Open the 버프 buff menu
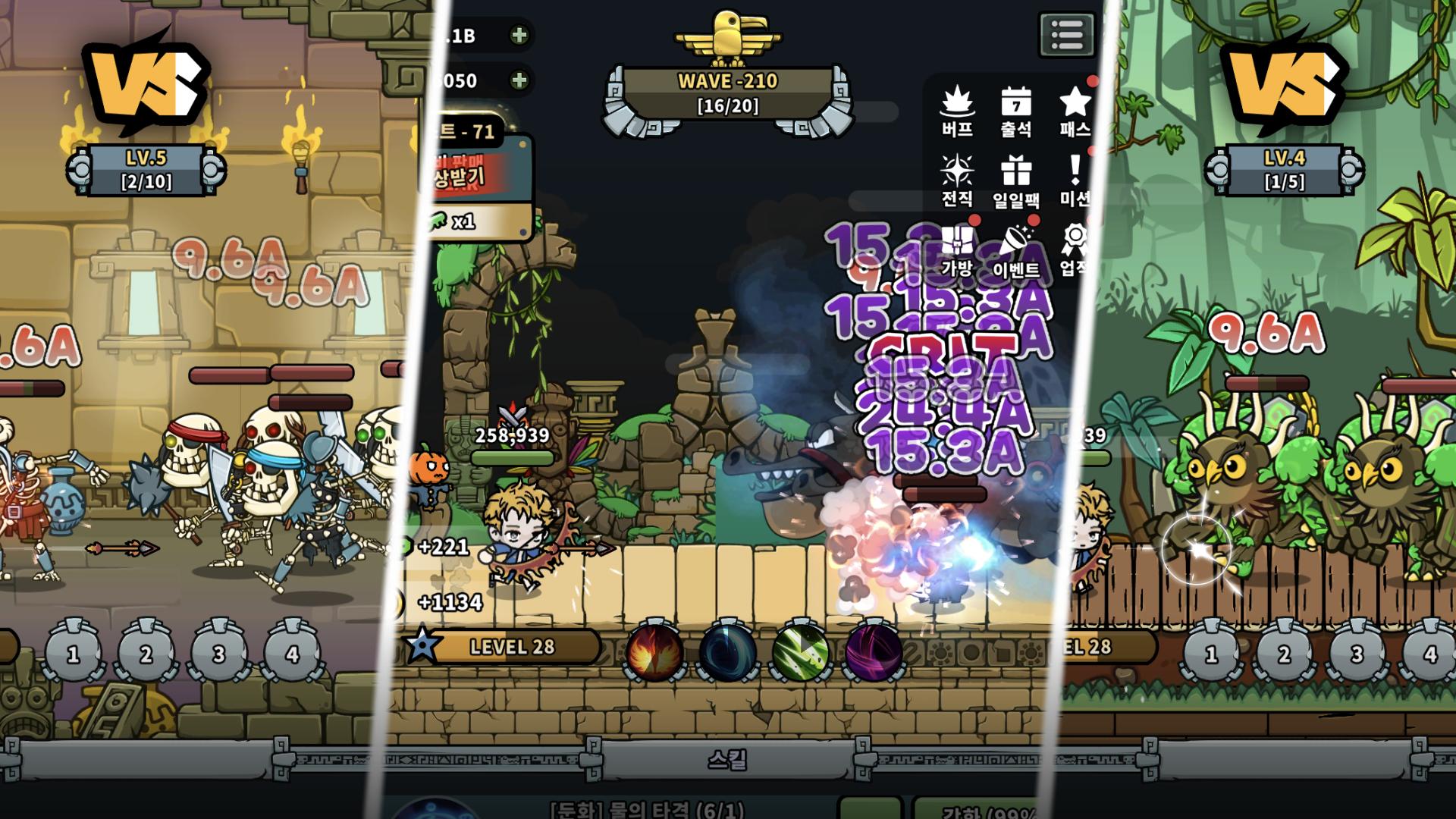The height and width of the screenshot is (819, 1456). [957, 111]
